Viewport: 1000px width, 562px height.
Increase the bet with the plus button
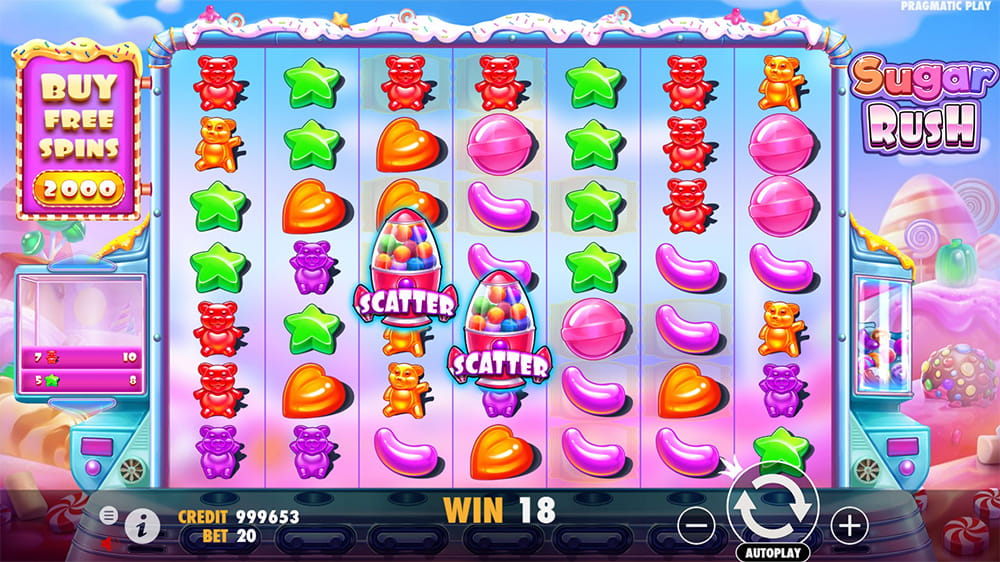[x=849, y=523]
